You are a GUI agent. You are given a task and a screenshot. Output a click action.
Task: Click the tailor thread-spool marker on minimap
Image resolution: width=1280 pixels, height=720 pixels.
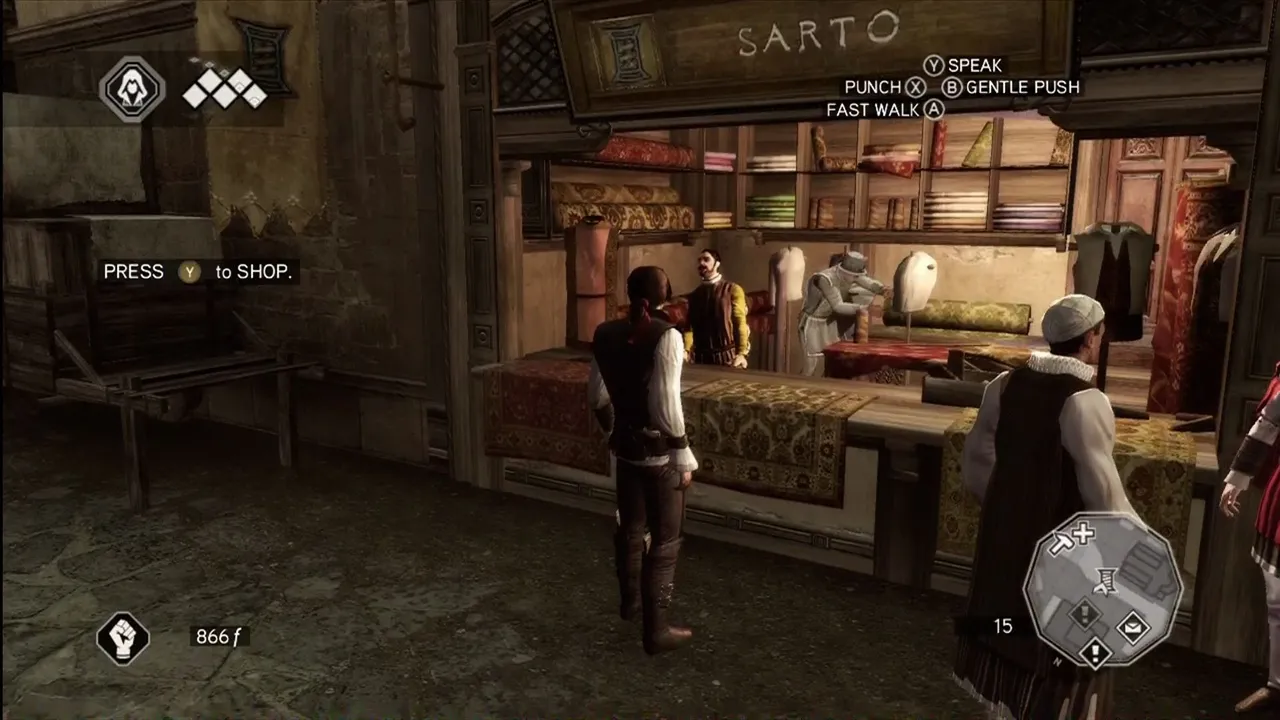point(1105,579)
